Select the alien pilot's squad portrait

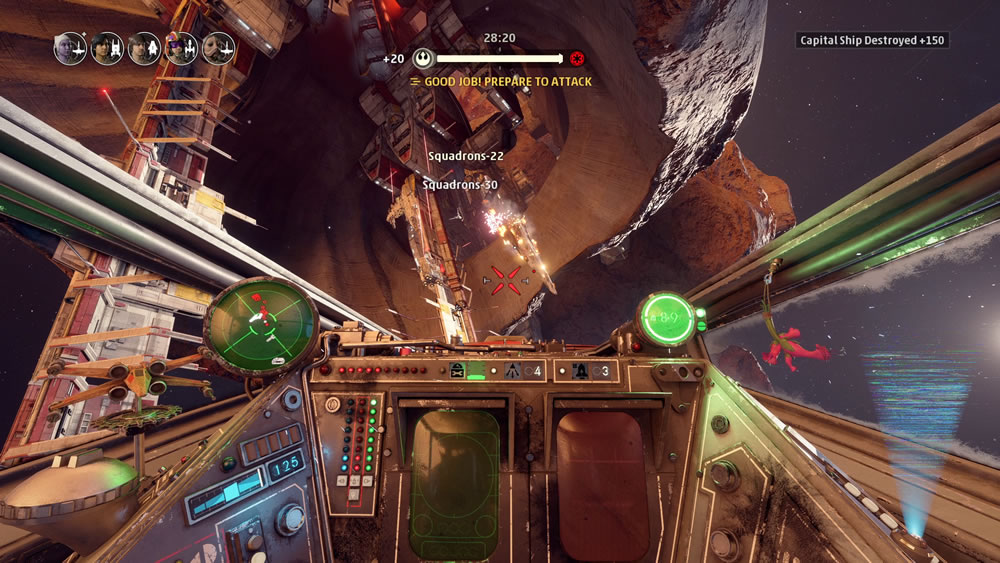[218, 48]
